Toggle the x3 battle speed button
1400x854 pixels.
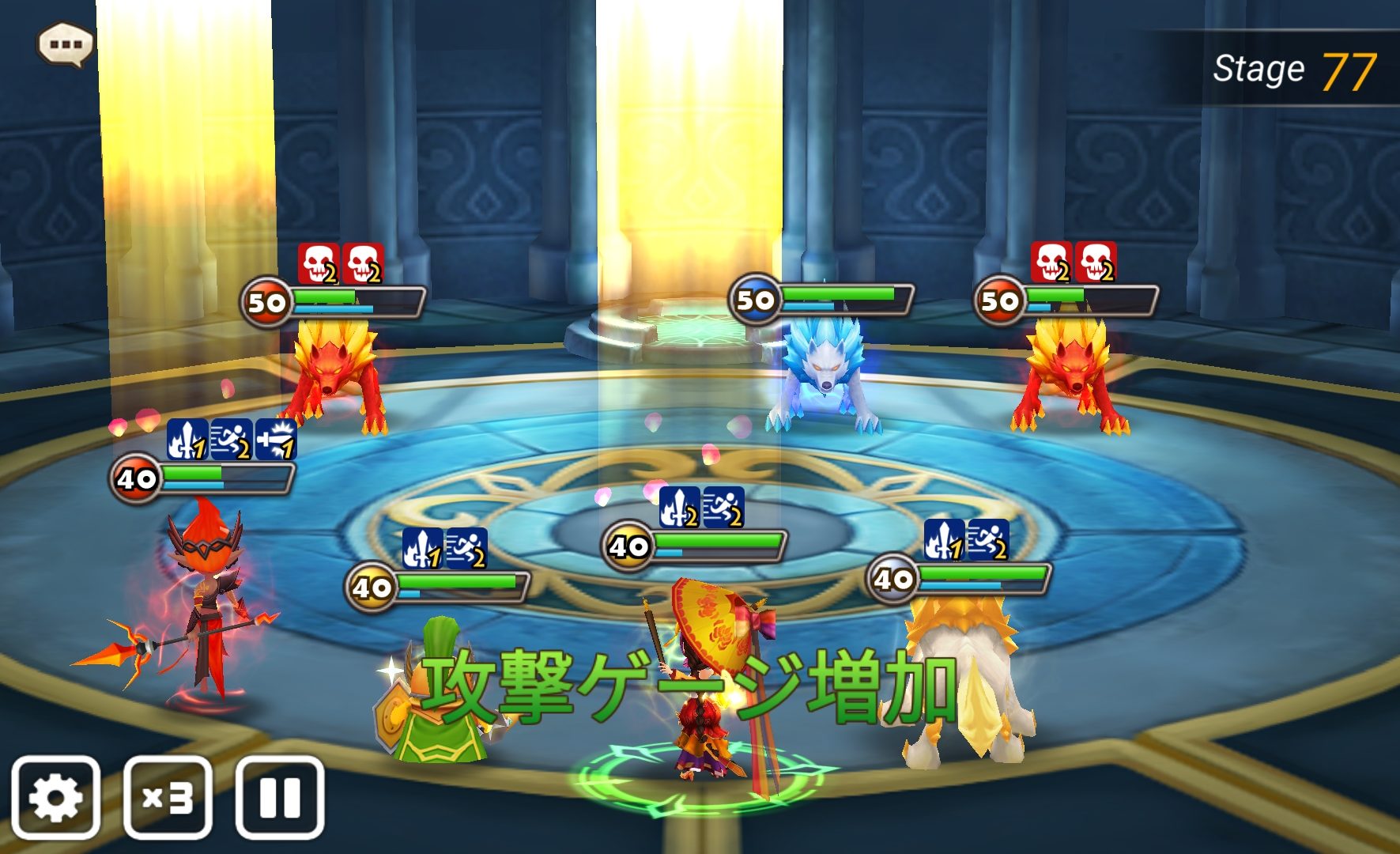pyautogui.click(x=168, y=797)
